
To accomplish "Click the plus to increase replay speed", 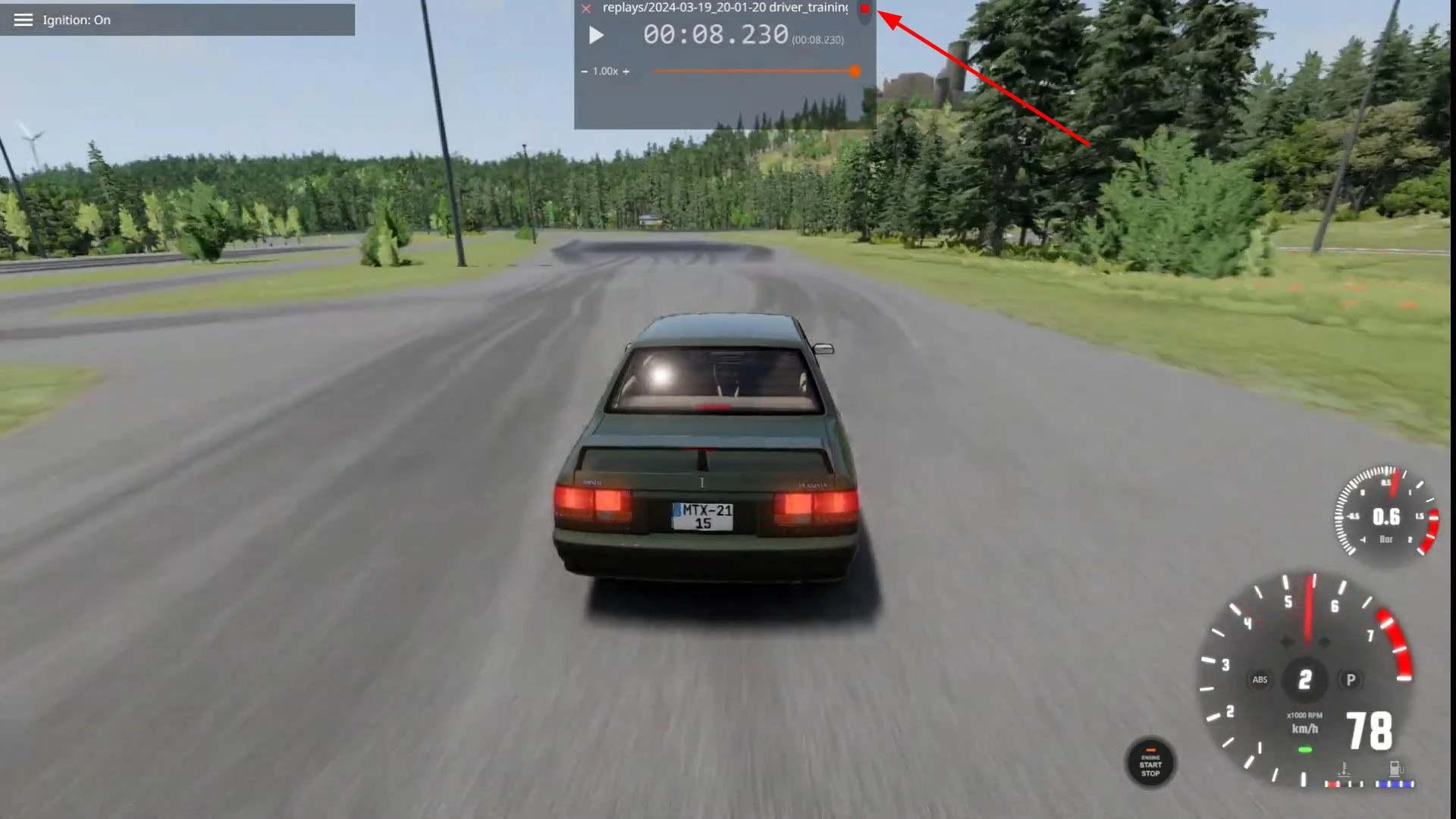I will point(626,71).
